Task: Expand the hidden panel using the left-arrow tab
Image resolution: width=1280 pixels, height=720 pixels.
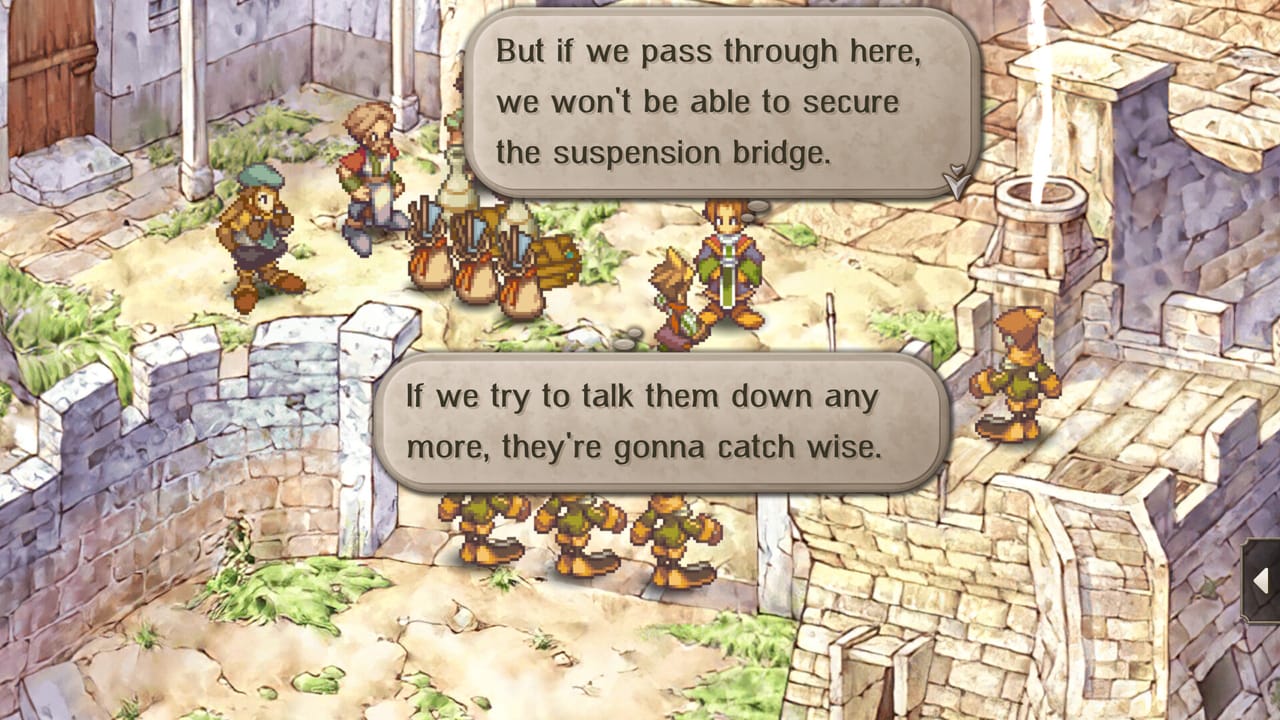Action: pos(1262,580)
